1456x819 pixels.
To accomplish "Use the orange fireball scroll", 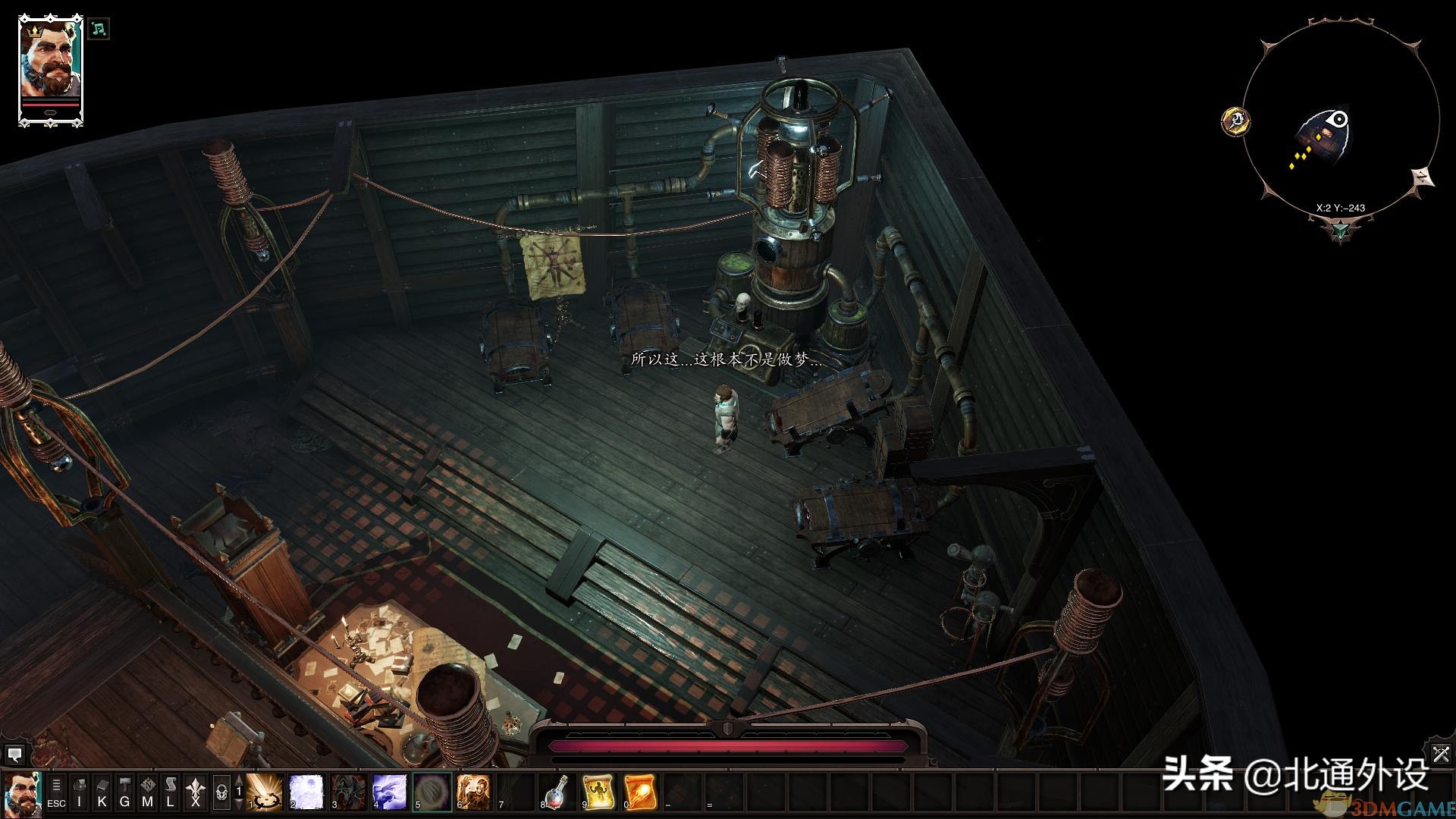I will tap(641, 792).
